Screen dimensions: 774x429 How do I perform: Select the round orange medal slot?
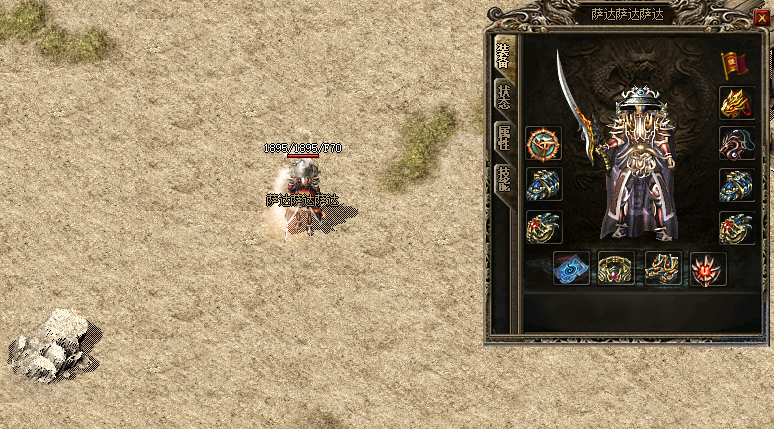tap(544, 144)
